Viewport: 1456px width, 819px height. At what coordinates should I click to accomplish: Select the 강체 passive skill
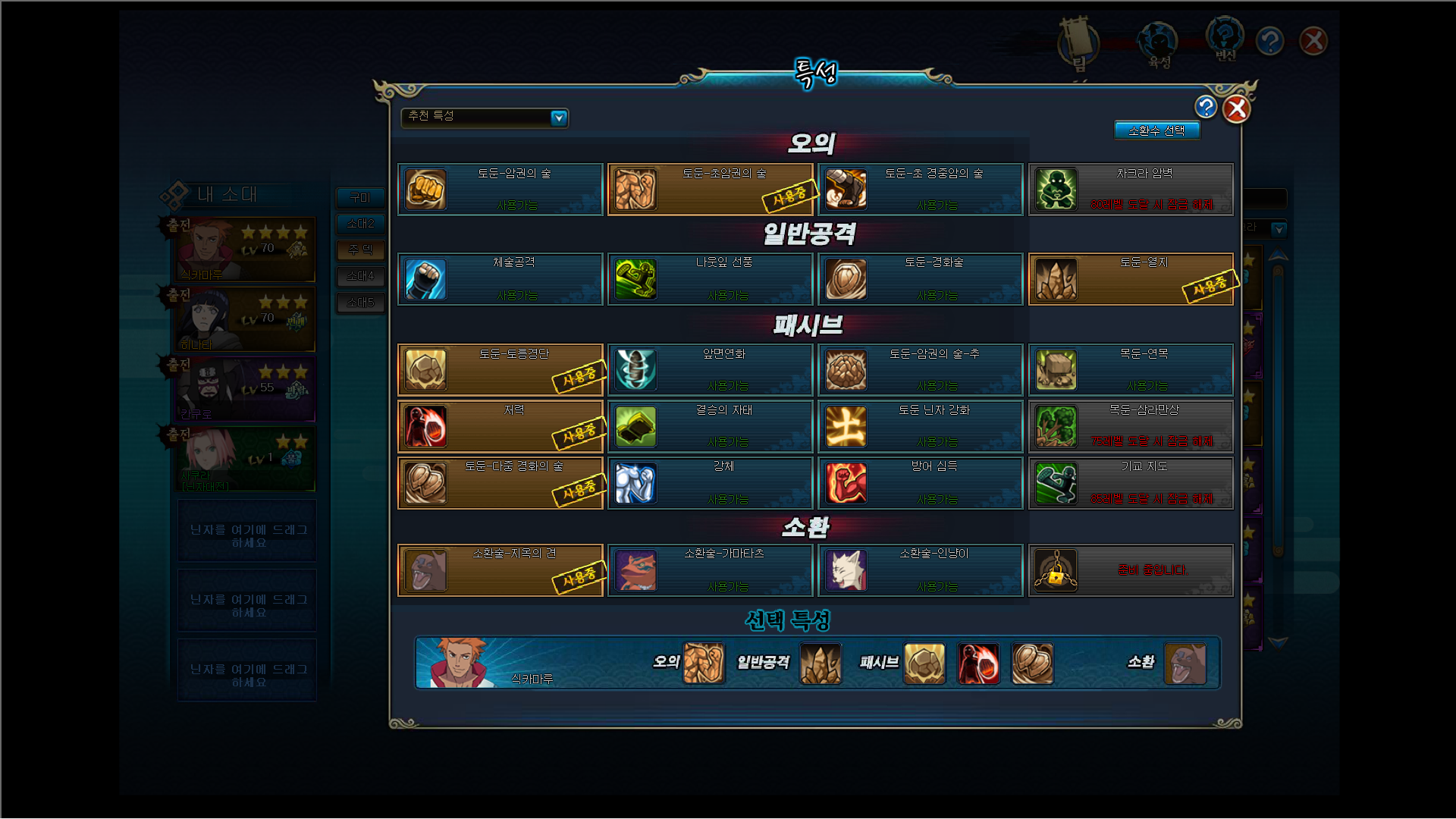pyautogui.click(x=711, y=483)
